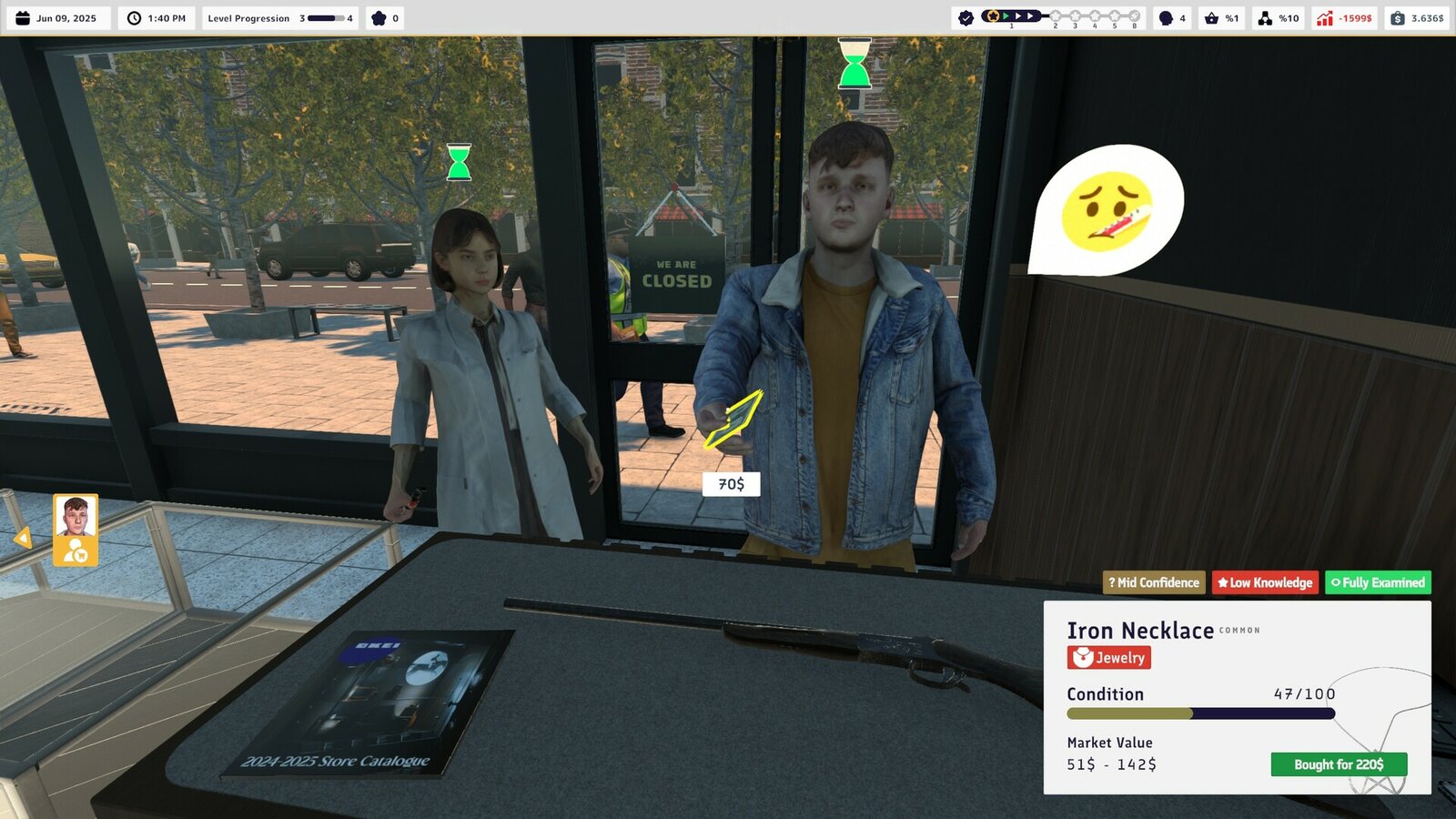Viewport: 1456px width, 819px height.
Task: Click the clock icon next to 1:40 PM
Action: tap(135, 17)
